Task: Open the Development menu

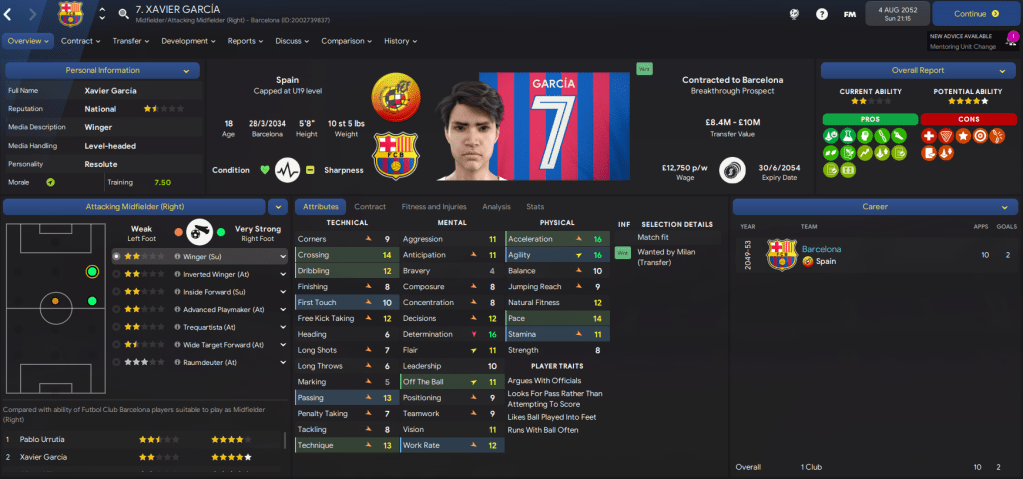Action: click(188, 41)
